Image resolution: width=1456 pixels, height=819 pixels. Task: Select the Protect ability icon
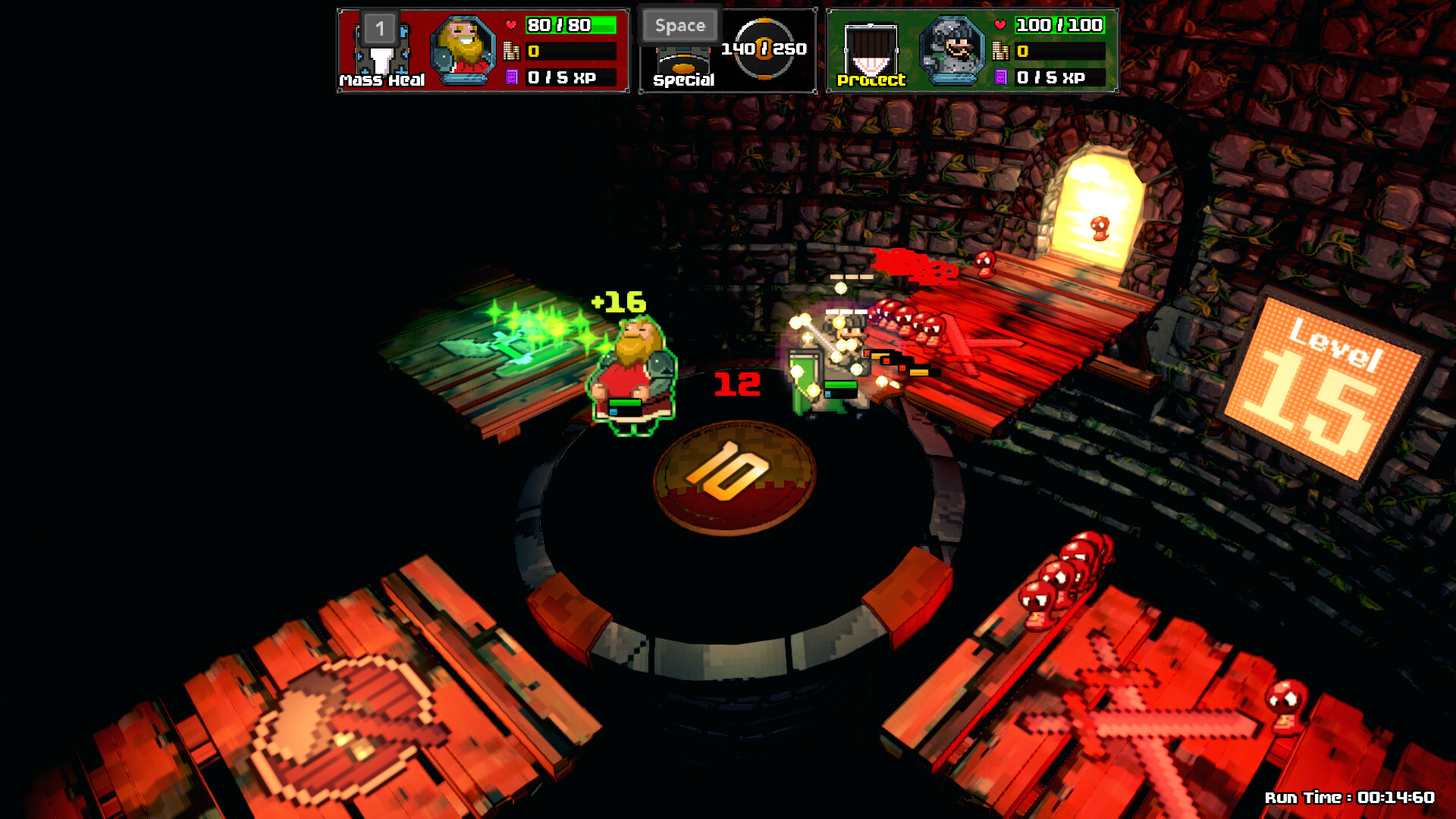tap(871, 48)
